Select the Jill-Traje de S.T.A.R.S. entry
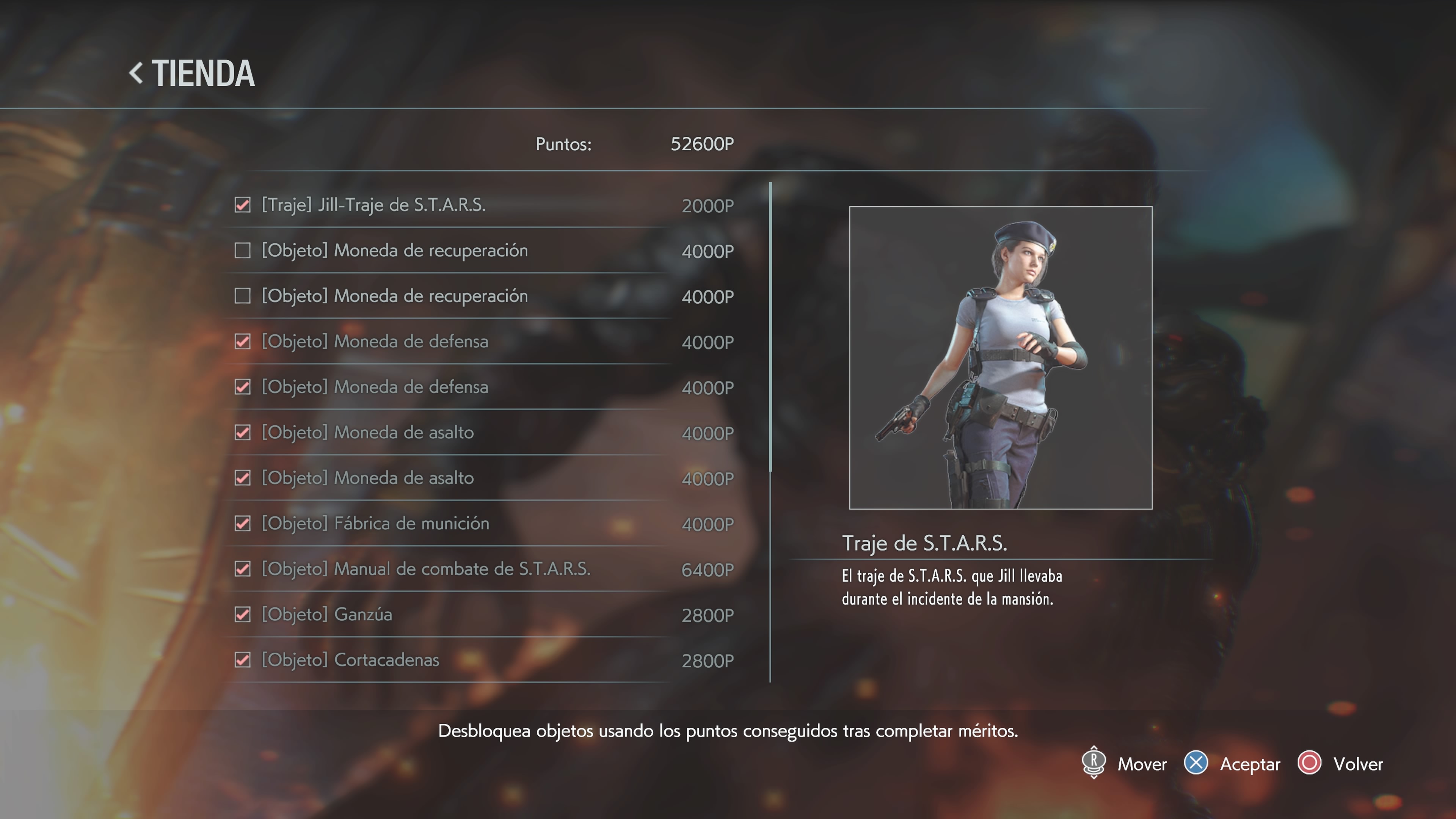 373,205
